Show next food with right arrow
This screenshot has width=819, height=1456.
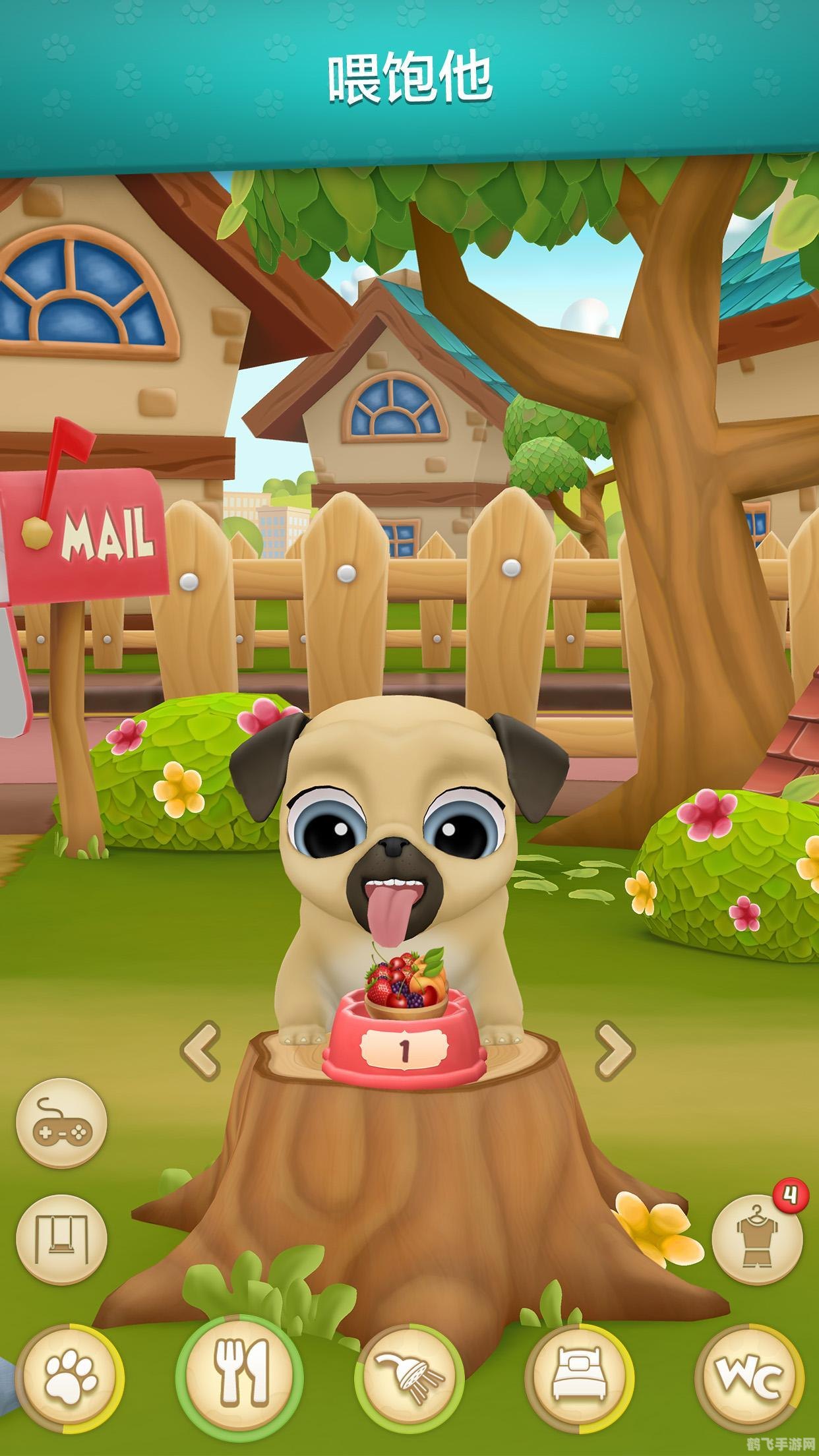pyautogui.click(x=615, y=1051)
